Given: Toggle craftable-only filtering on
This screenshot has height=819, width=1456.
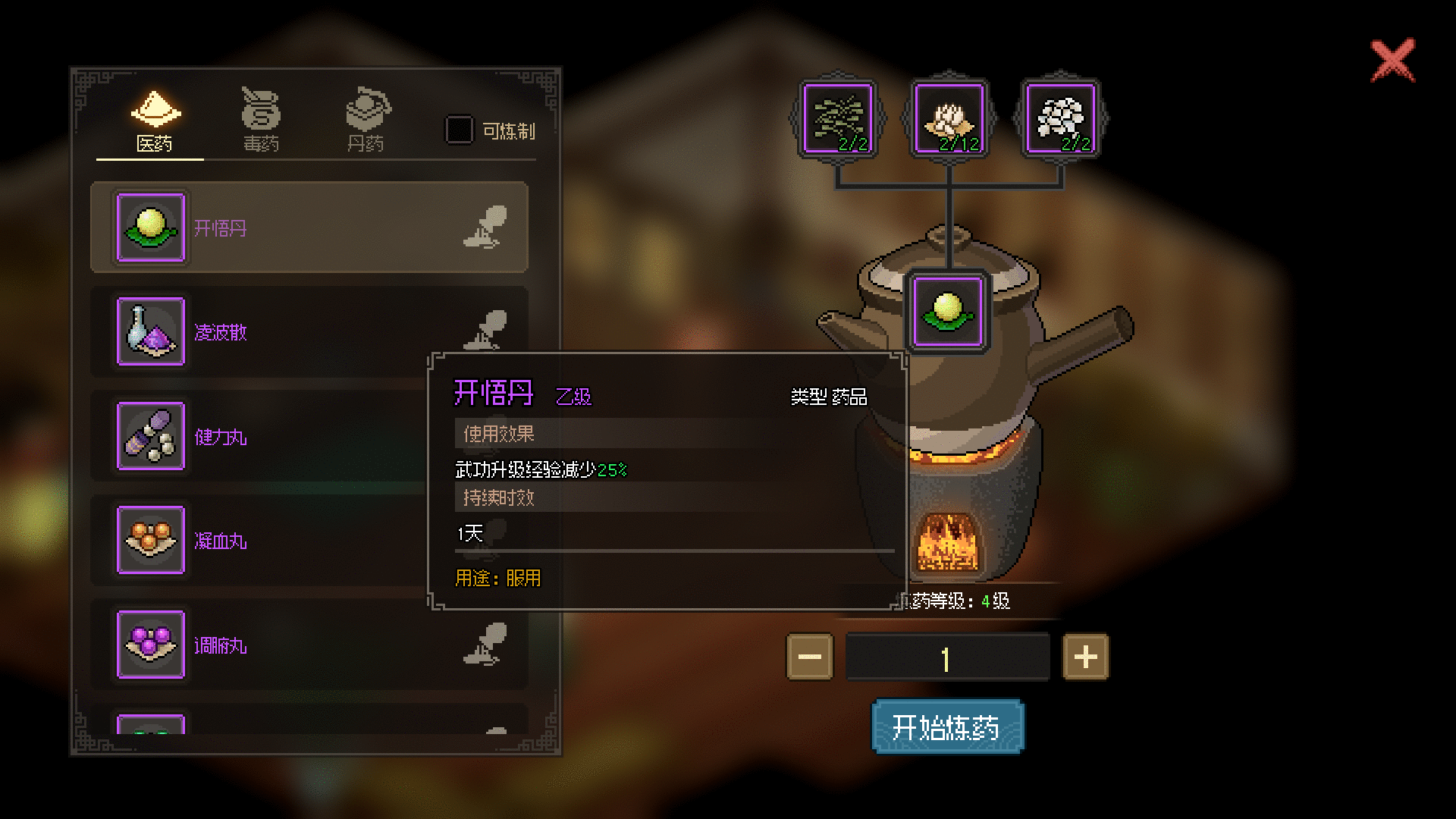Looking at the screenshot, I should coord(458,130).
